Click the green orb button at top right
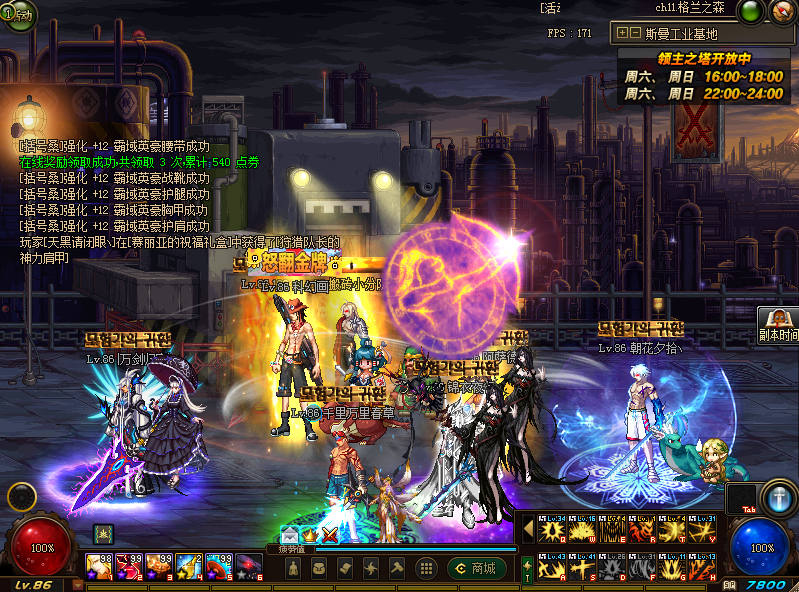799x592 pixels. (749, 11)
